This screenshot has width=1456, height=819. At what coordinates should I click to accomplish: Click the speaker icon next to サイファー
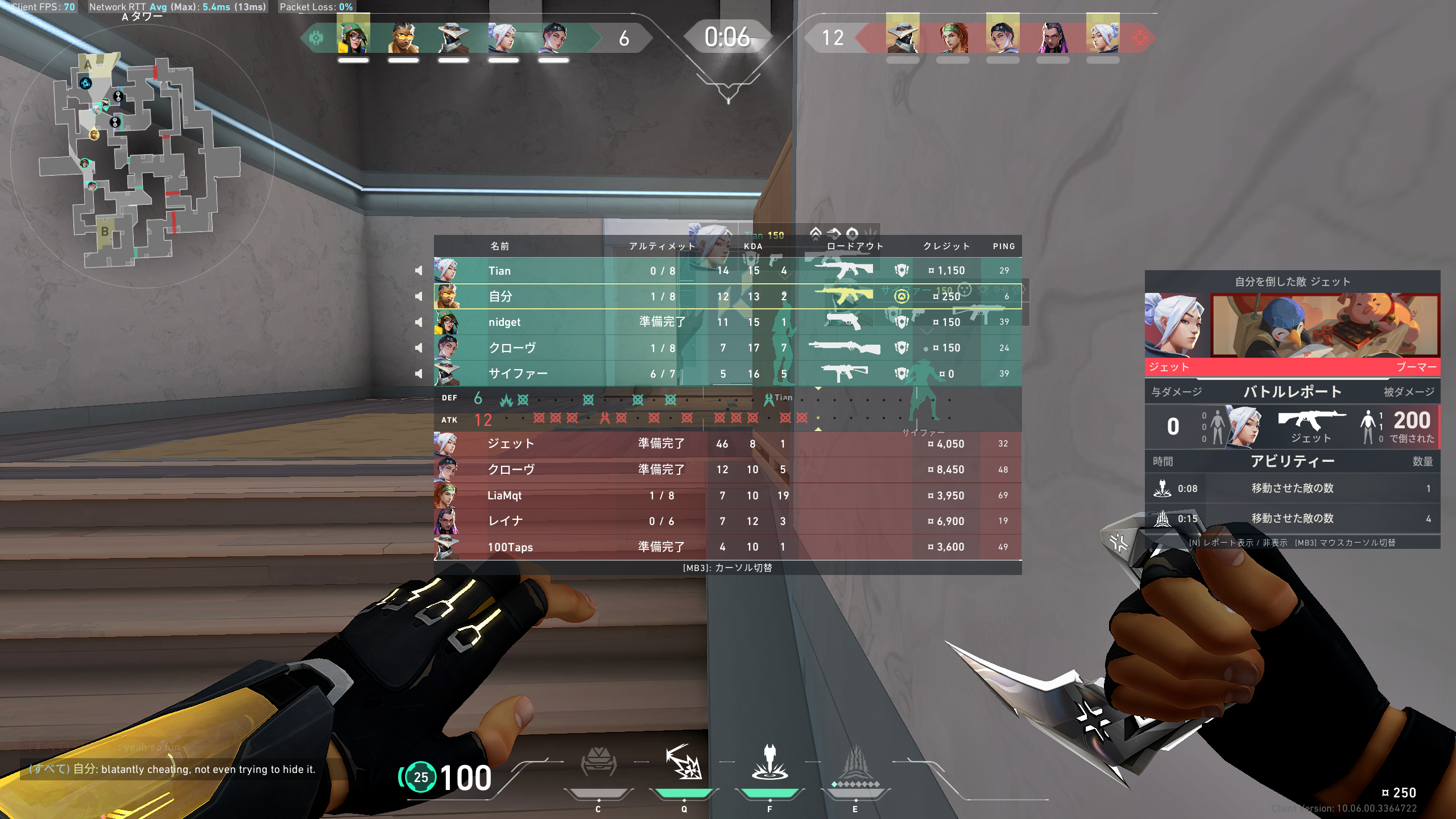(419, 374)
